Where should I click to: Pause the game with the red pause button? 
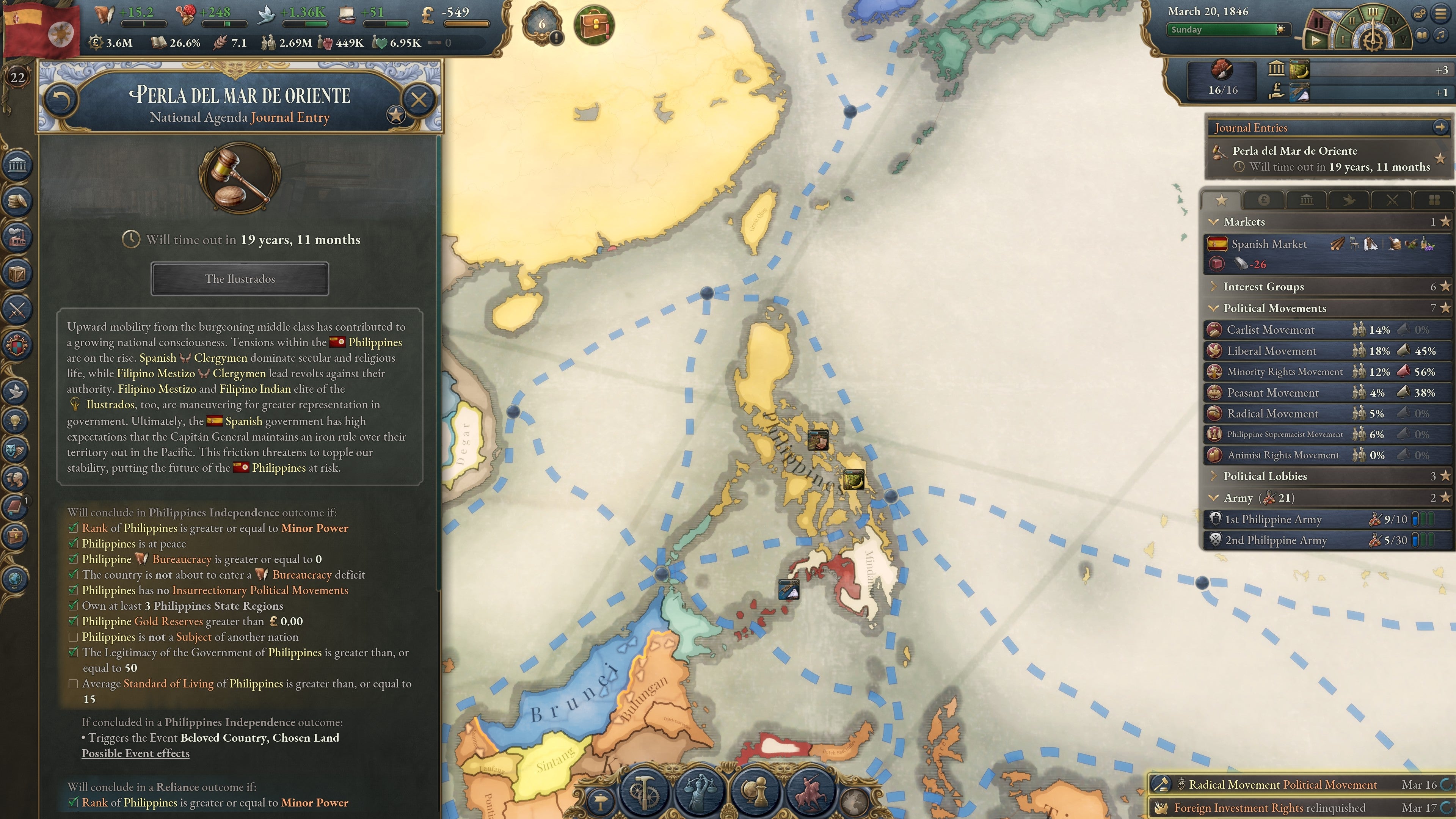pos(1319,23)
